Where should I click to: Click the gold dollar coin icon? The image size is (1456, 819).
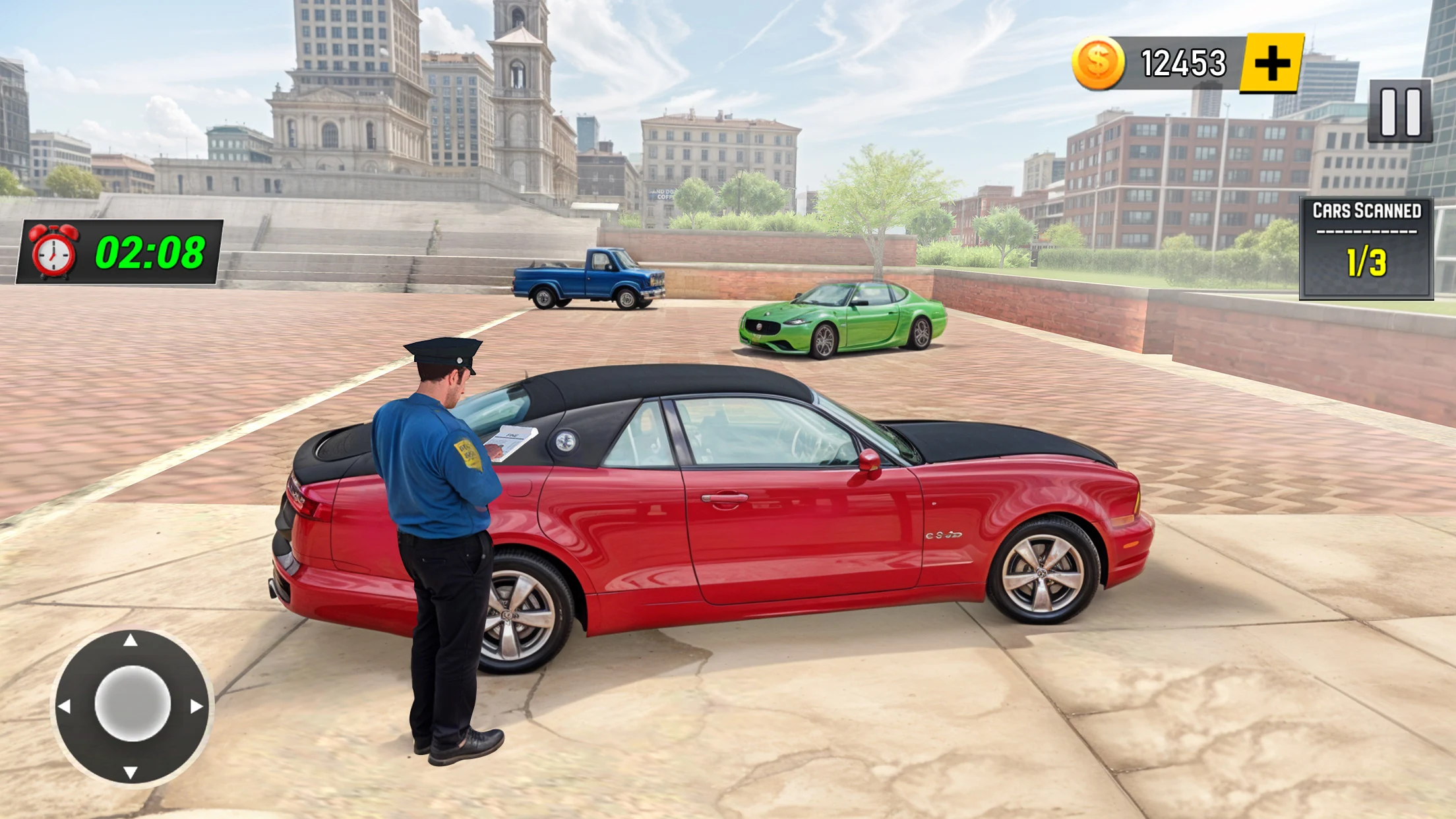pos(1098,63)
